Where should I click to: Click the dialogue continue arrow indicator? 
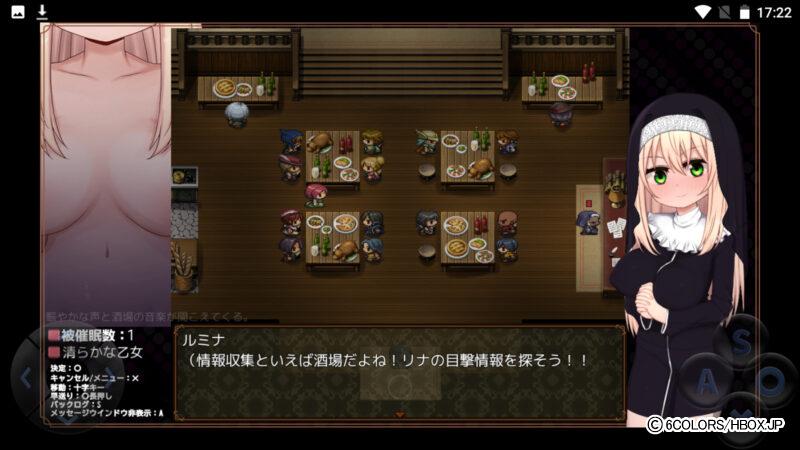[400, 413]
